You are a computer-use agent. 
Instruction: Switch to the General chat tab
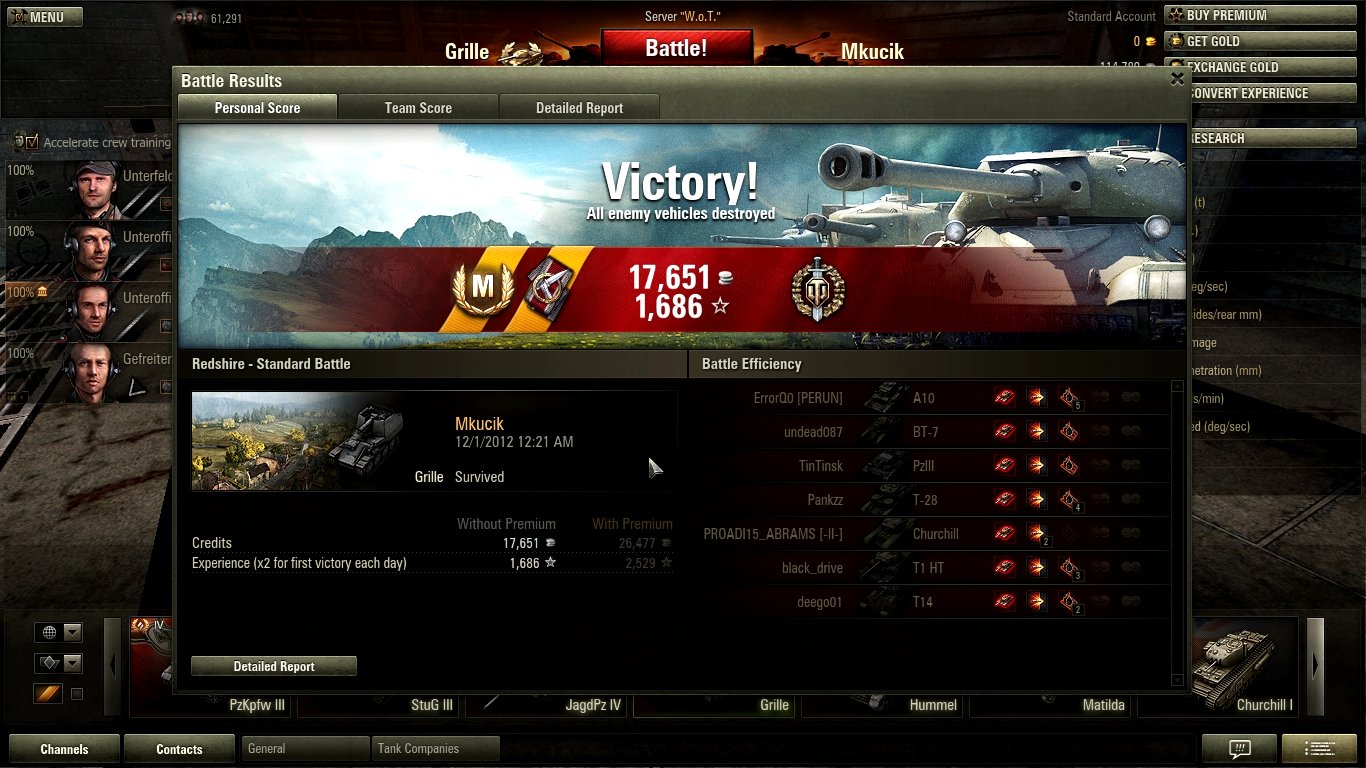[x=305, y=748]
